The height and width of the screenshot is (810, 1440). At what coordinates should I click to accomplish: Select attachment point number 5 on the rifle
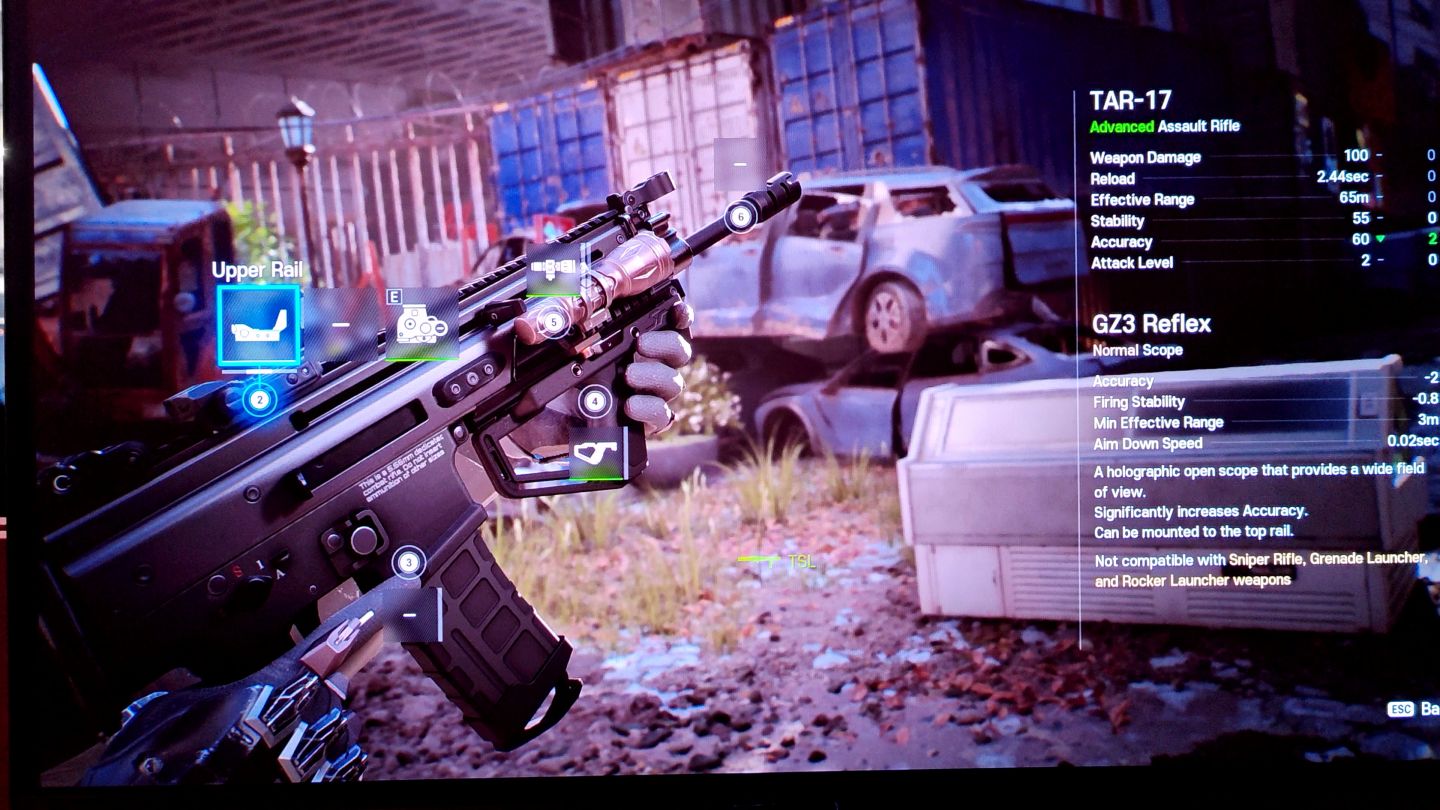[553, 322]
